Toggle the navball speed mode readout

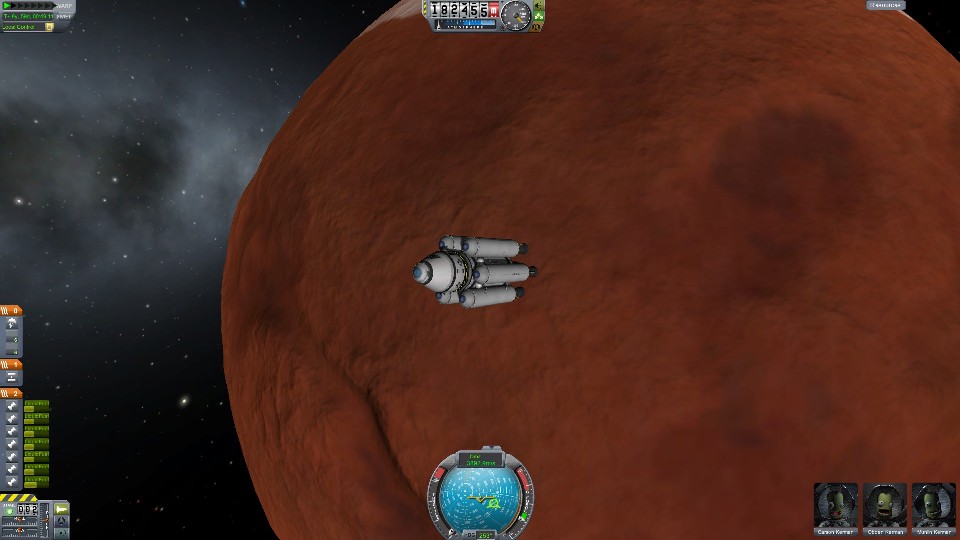tap(481, 460)
